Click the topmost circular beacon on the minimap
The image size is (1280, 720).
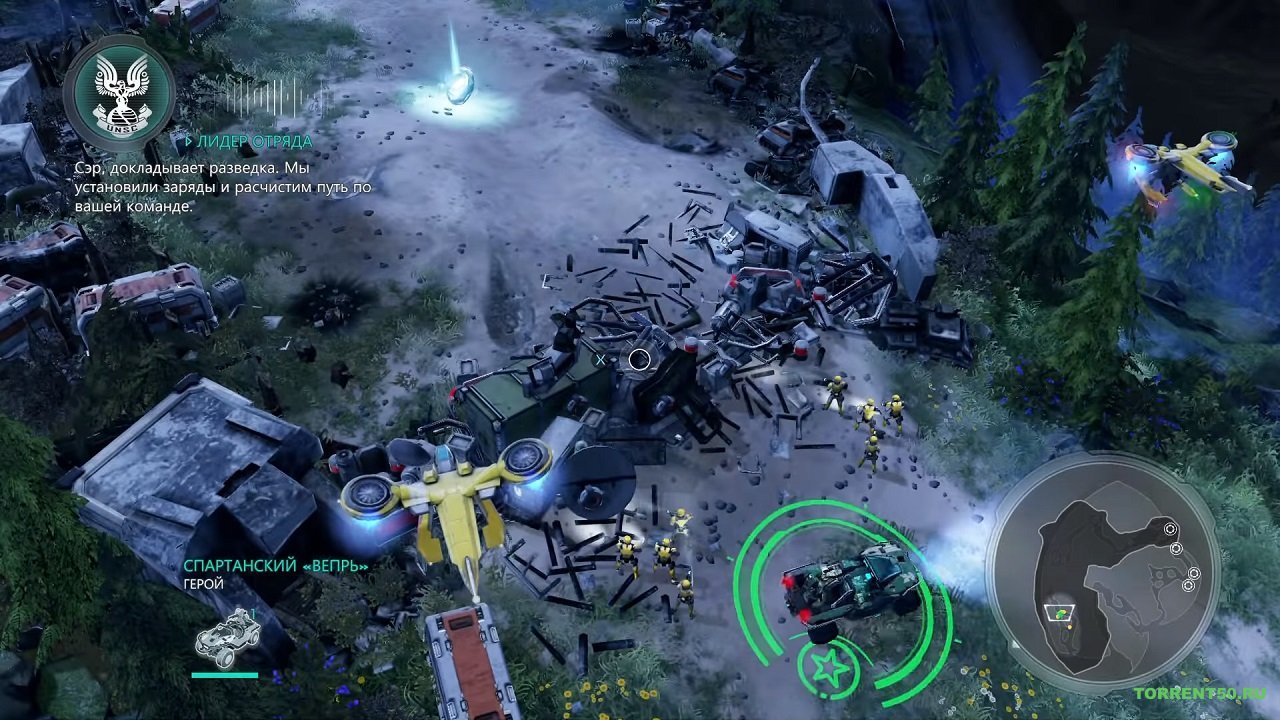point(1170,530)
